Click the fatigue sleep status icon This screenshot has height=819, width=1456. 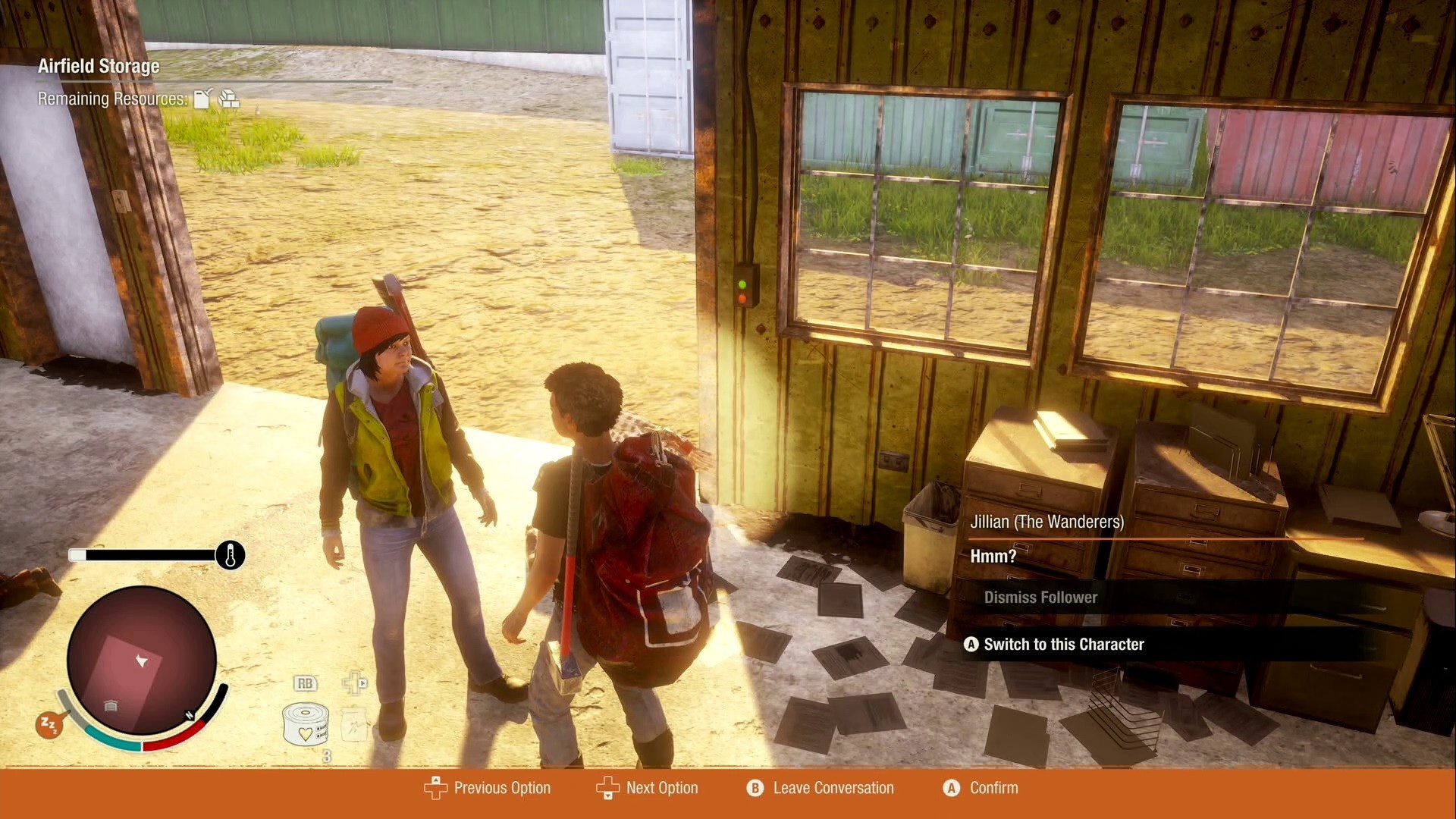pyautogui.click(x=49, y=726)
